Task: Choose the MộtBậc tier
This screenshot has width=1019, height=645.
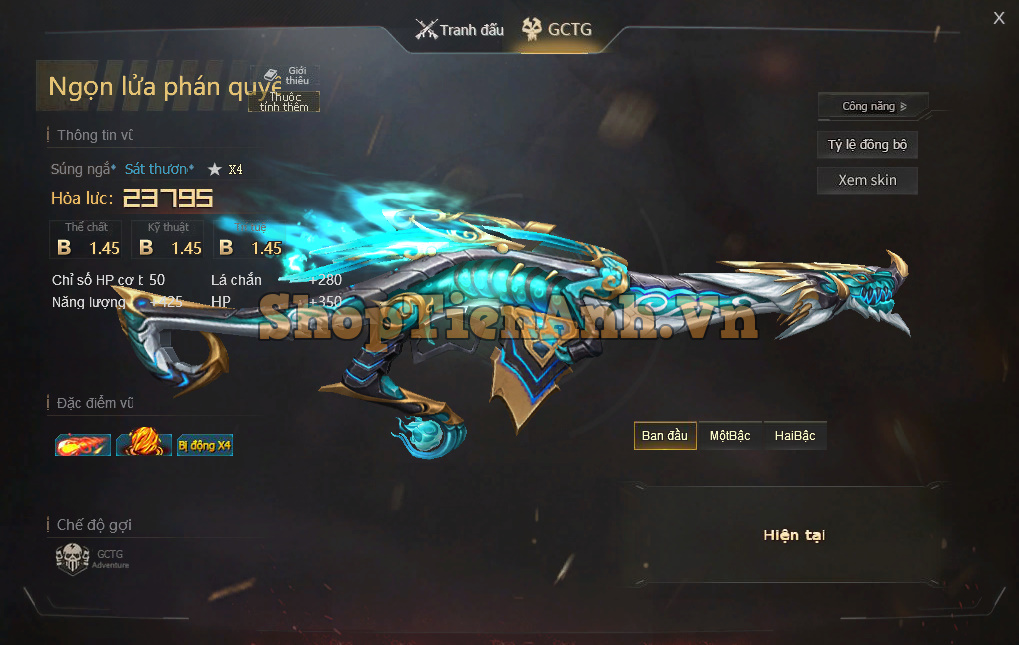Action: pos(730,436)
